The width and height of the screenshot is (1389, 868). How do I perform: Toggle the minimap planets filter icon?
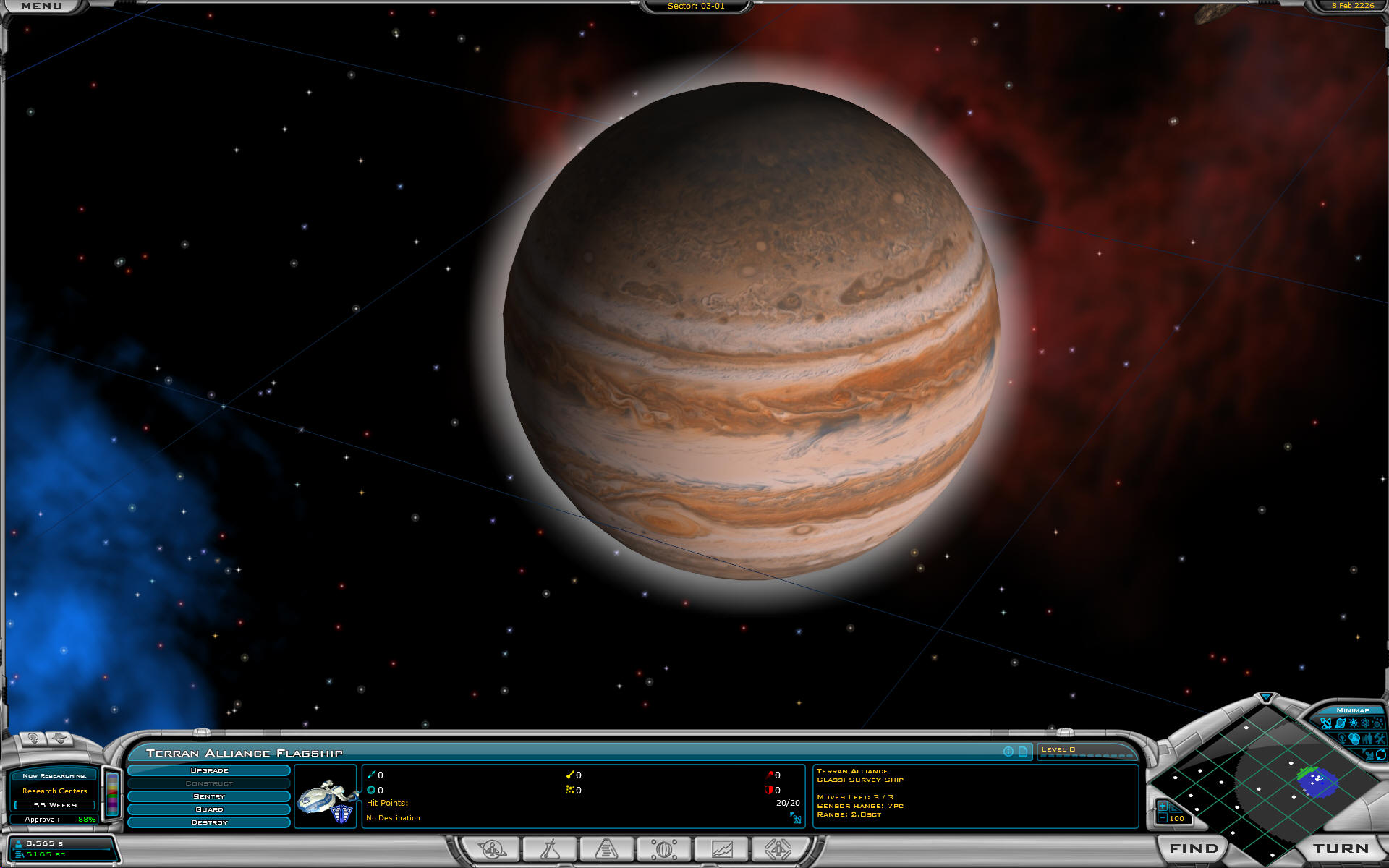[x=1340, y=723]
